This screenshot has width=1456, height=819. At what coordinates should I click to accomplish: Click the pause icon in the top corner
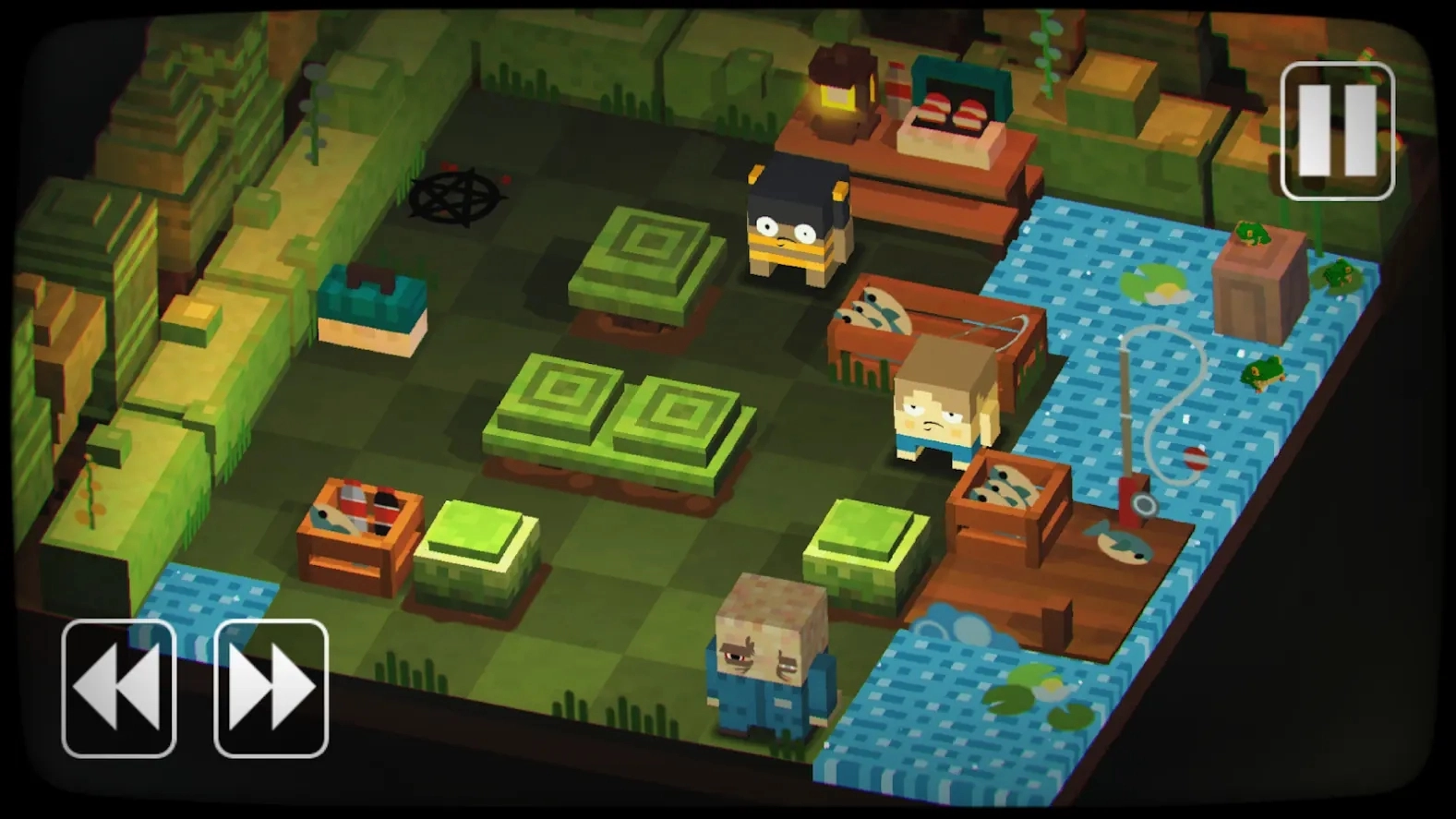tap(1337, 129)
